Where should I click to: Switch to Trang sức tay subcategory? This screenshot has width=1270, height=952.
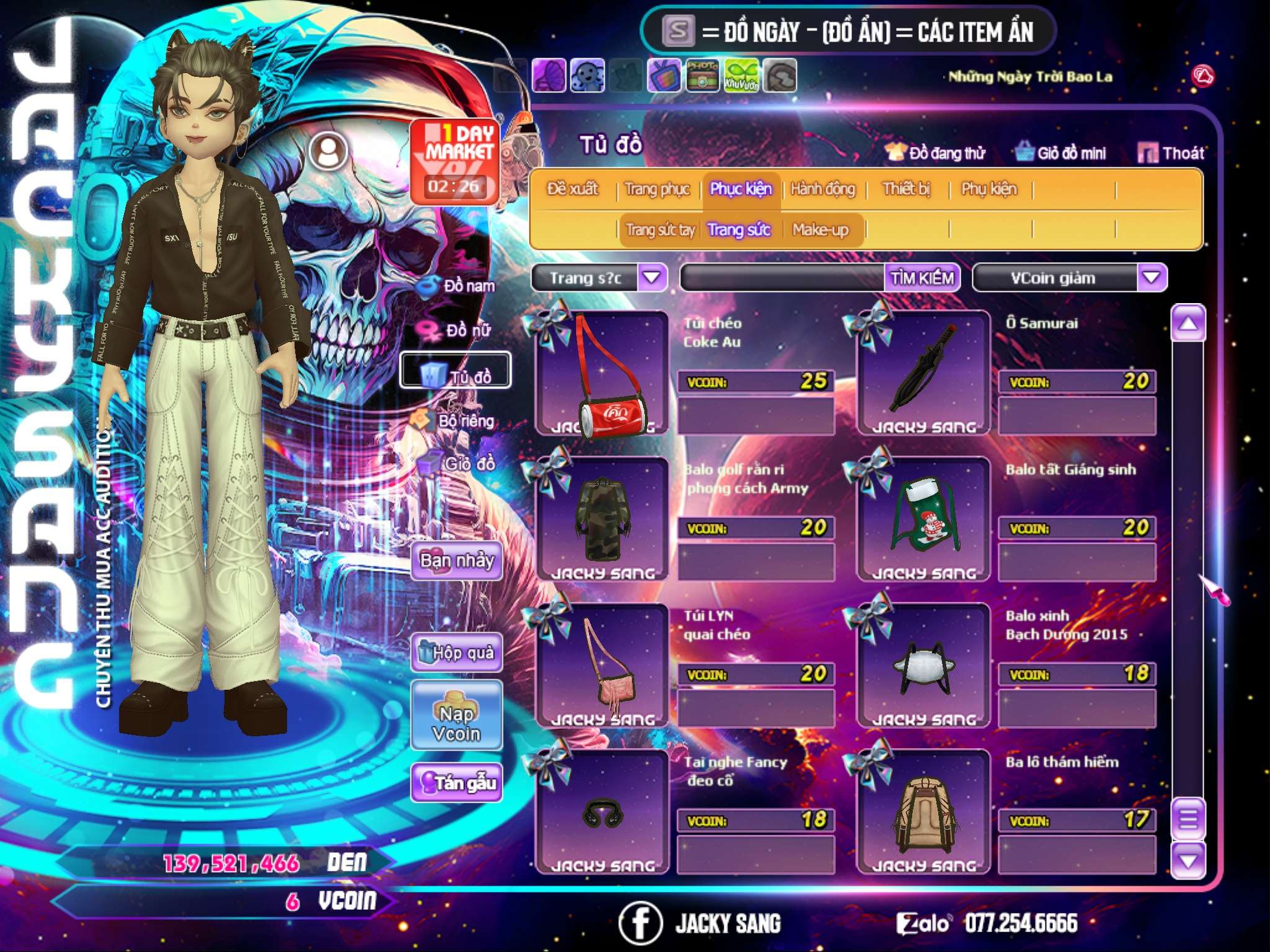(660, 231)
